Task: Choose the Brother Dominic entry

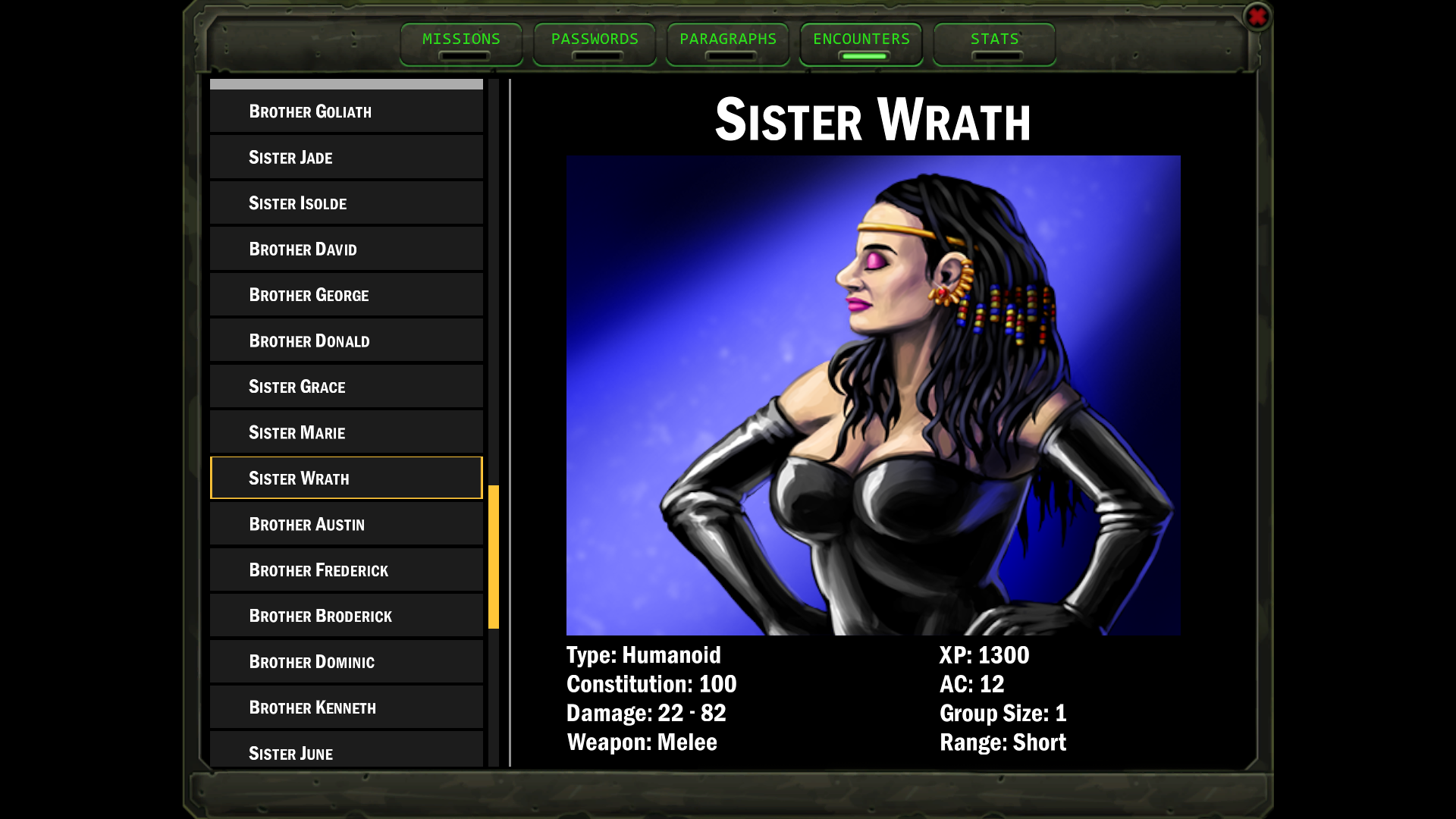Action: (346, 661)
